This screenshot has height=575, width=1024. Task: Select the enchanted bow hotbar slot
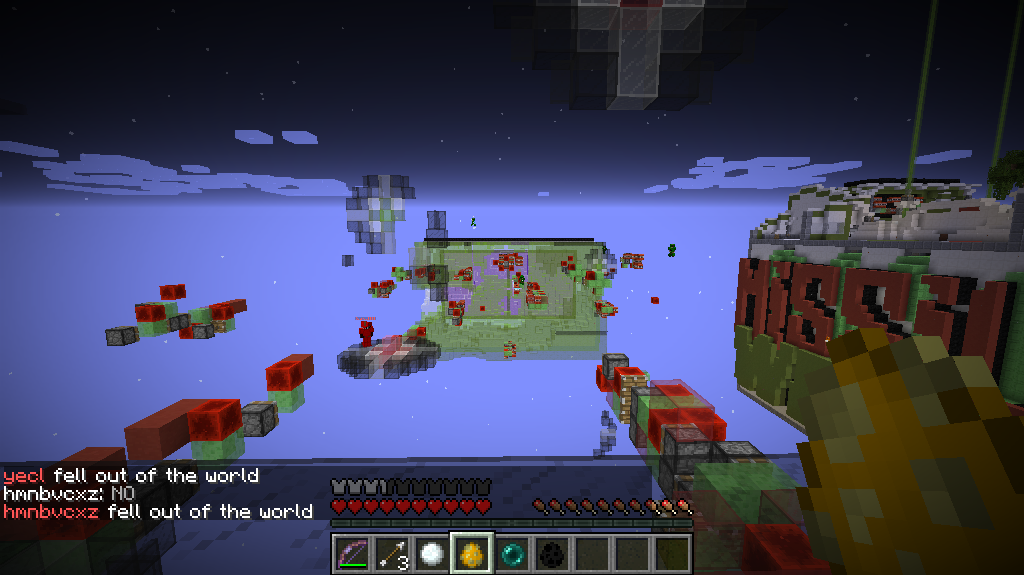coord(351,553)
